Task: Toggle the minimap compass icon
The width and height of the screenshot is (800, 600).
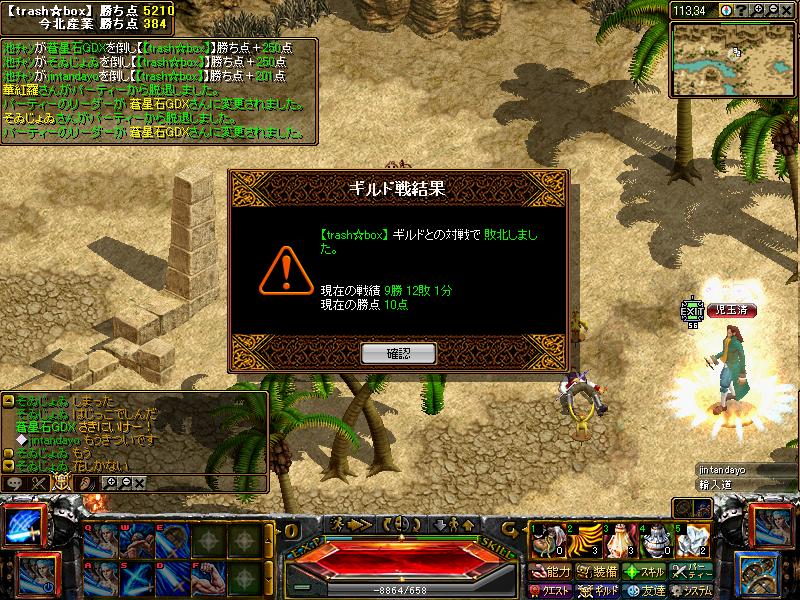Action: 728,11
